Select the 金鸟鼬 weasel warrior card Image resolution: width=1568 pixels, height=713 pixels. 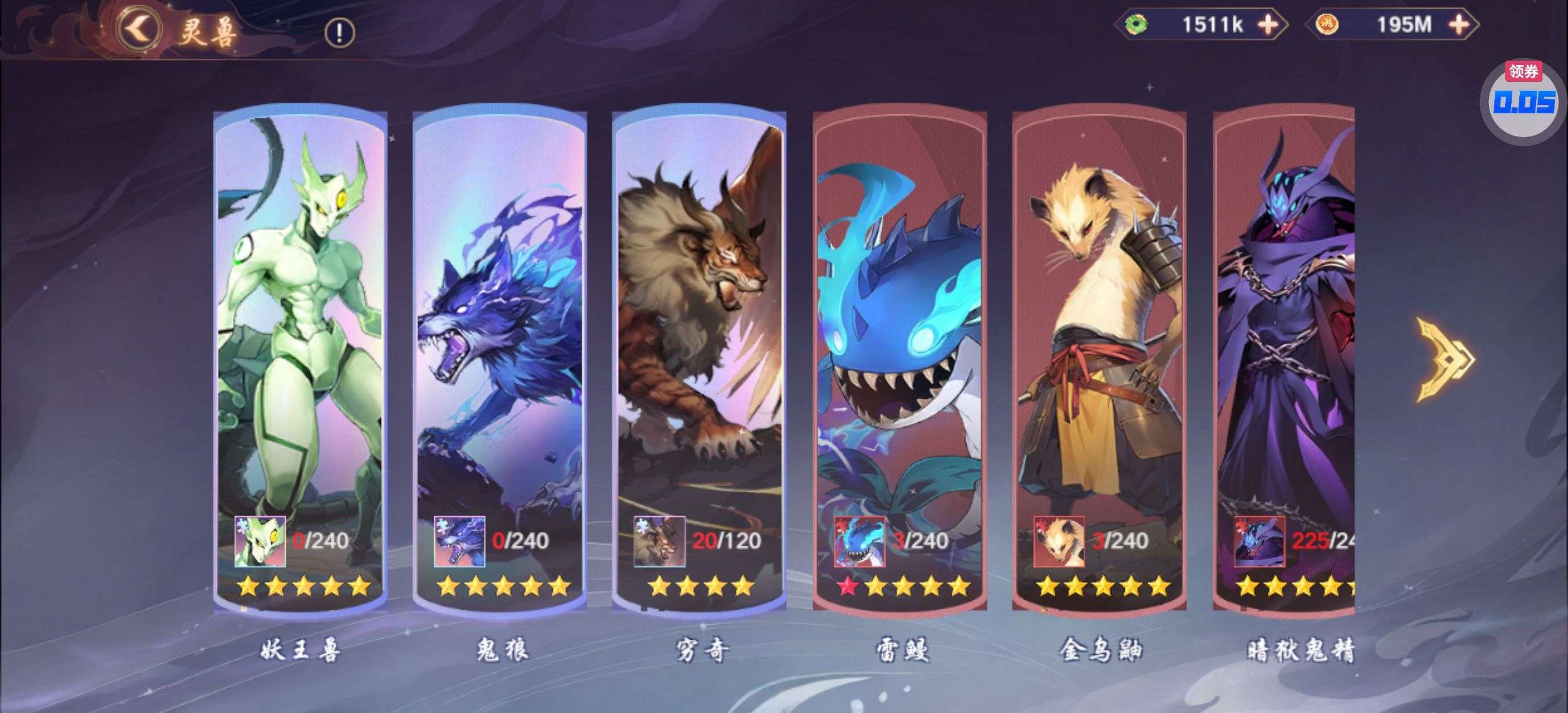pyautogui.click(x=1099, y=359)
